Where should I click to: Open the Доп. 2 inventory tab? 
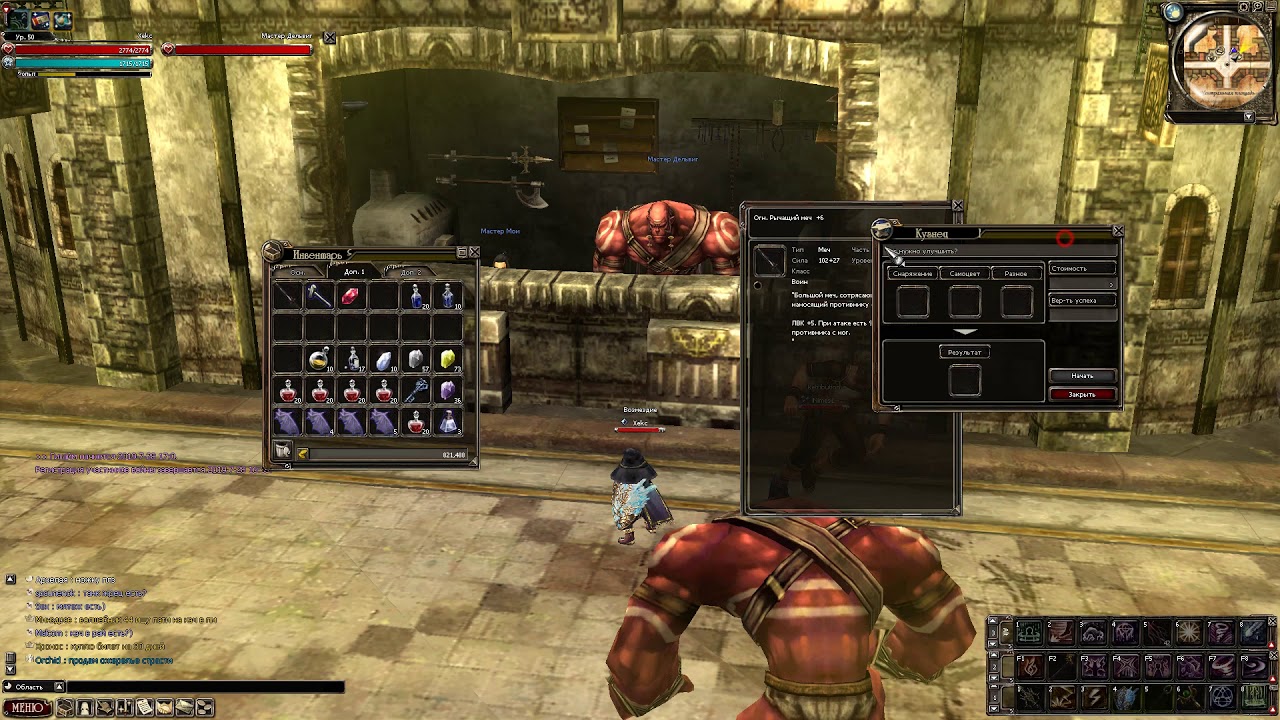click(410, 272)
